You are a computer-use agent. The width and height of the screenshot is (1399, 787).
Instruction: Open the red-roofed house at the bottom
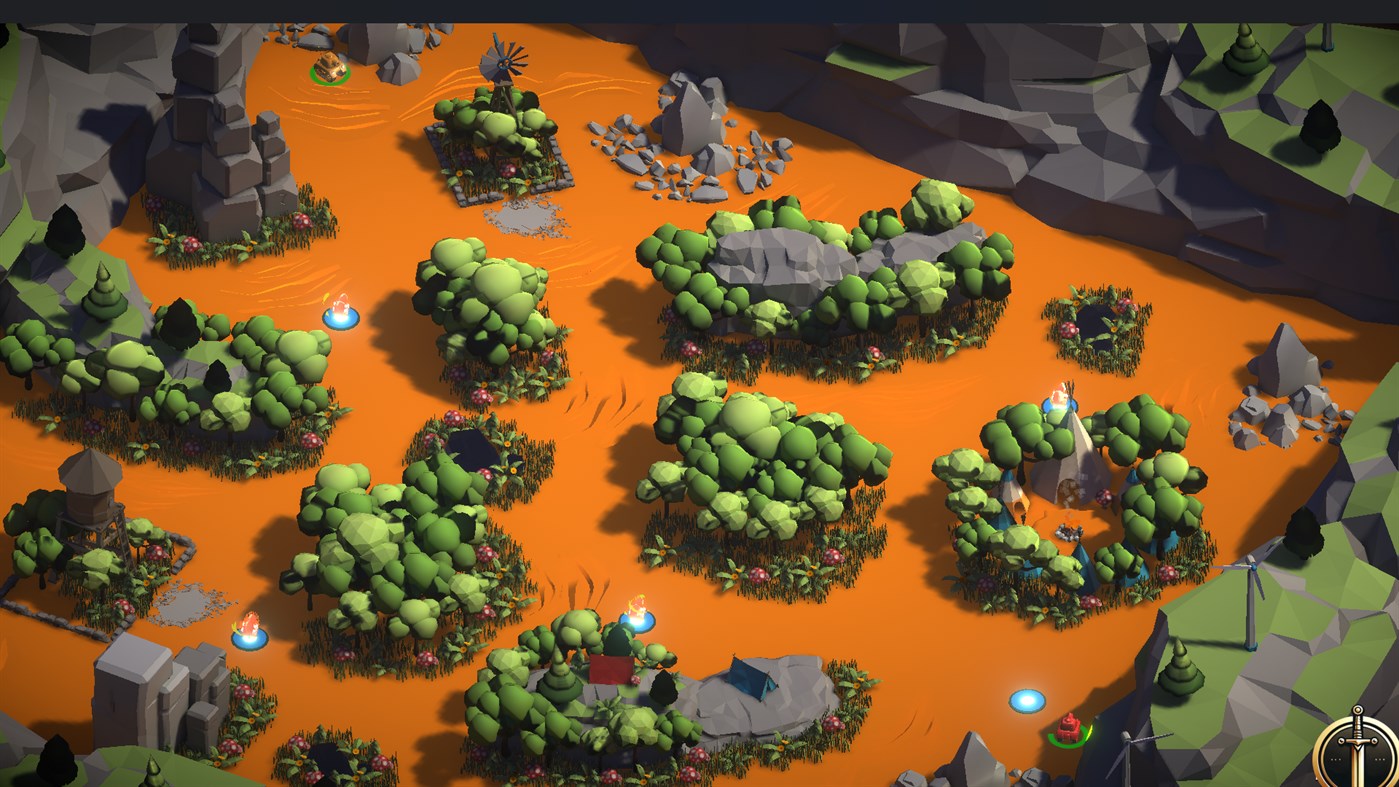point(610,670)
